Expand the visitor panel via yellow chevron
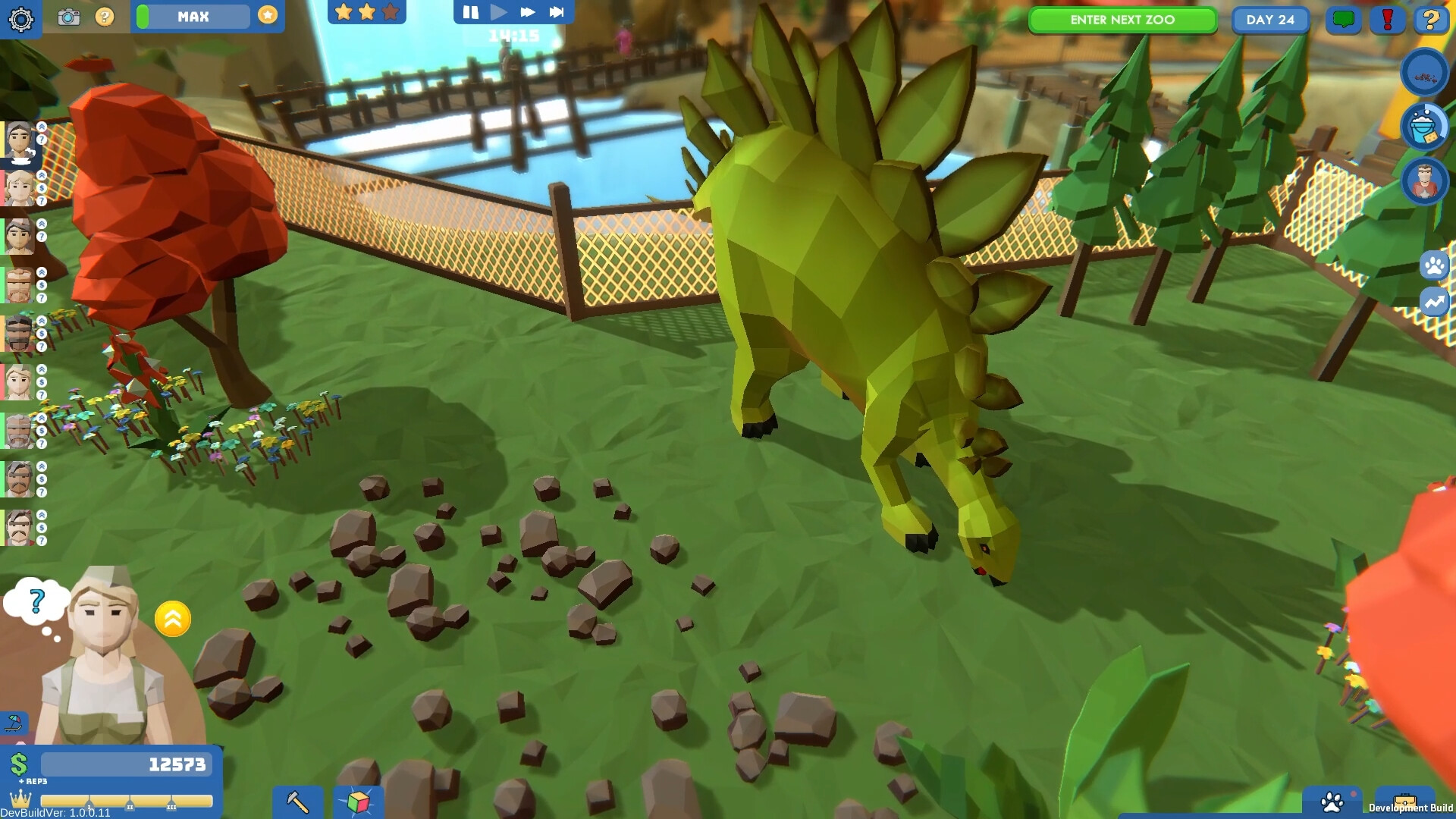 pos(173,619)
